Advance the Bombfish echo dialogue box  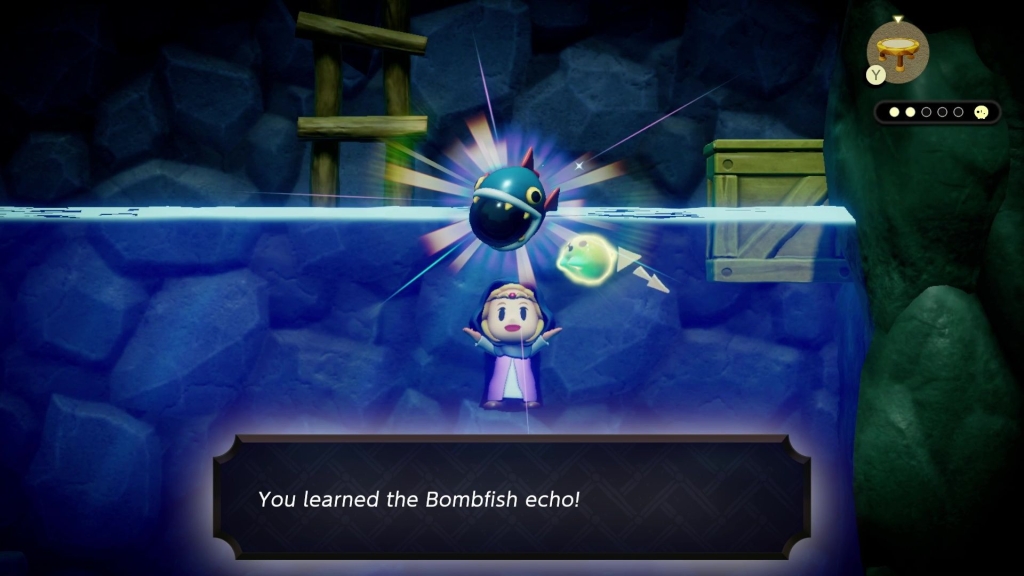point(511,497)
